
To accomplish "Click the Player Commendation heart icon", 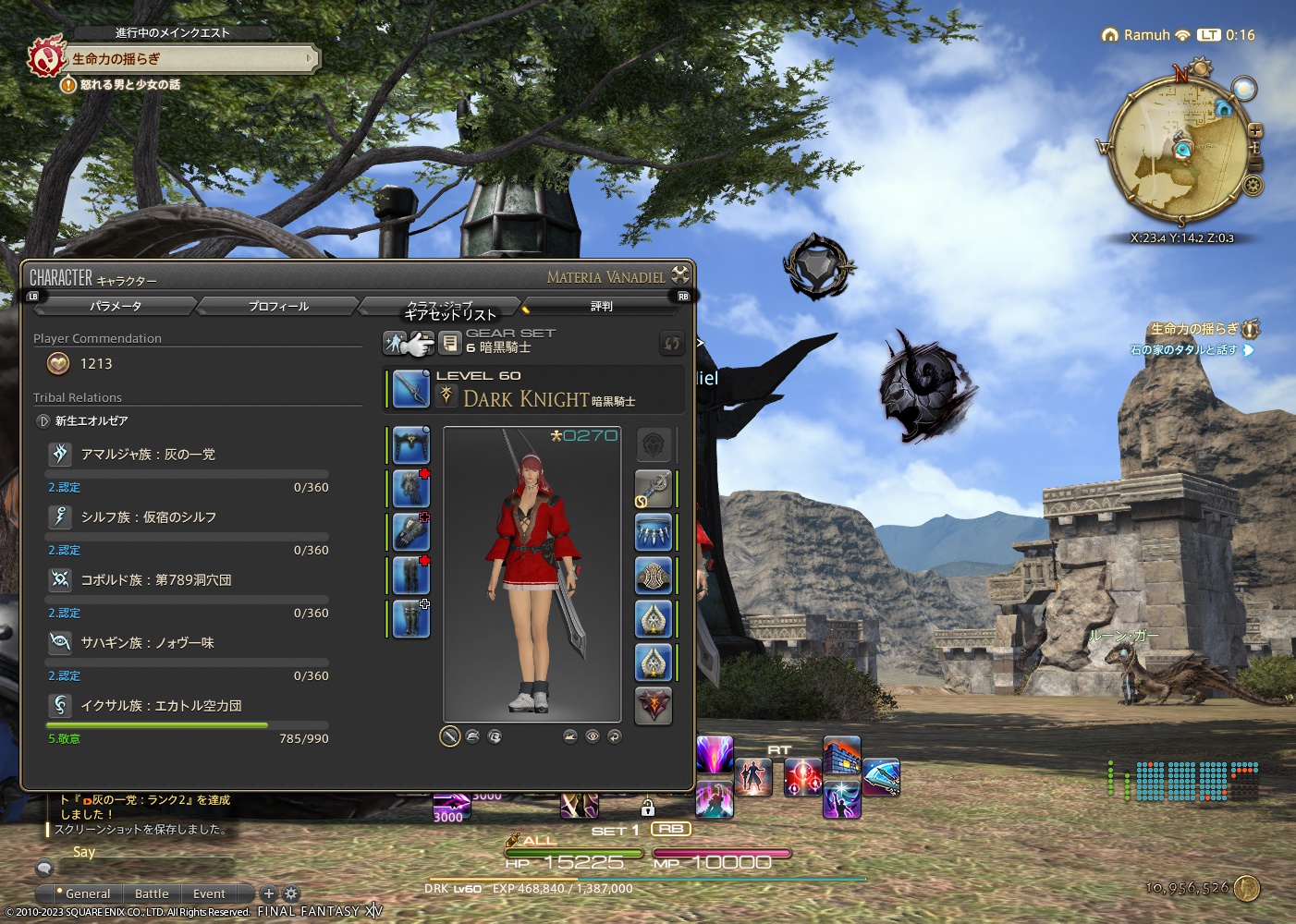I will pos(58,363).
